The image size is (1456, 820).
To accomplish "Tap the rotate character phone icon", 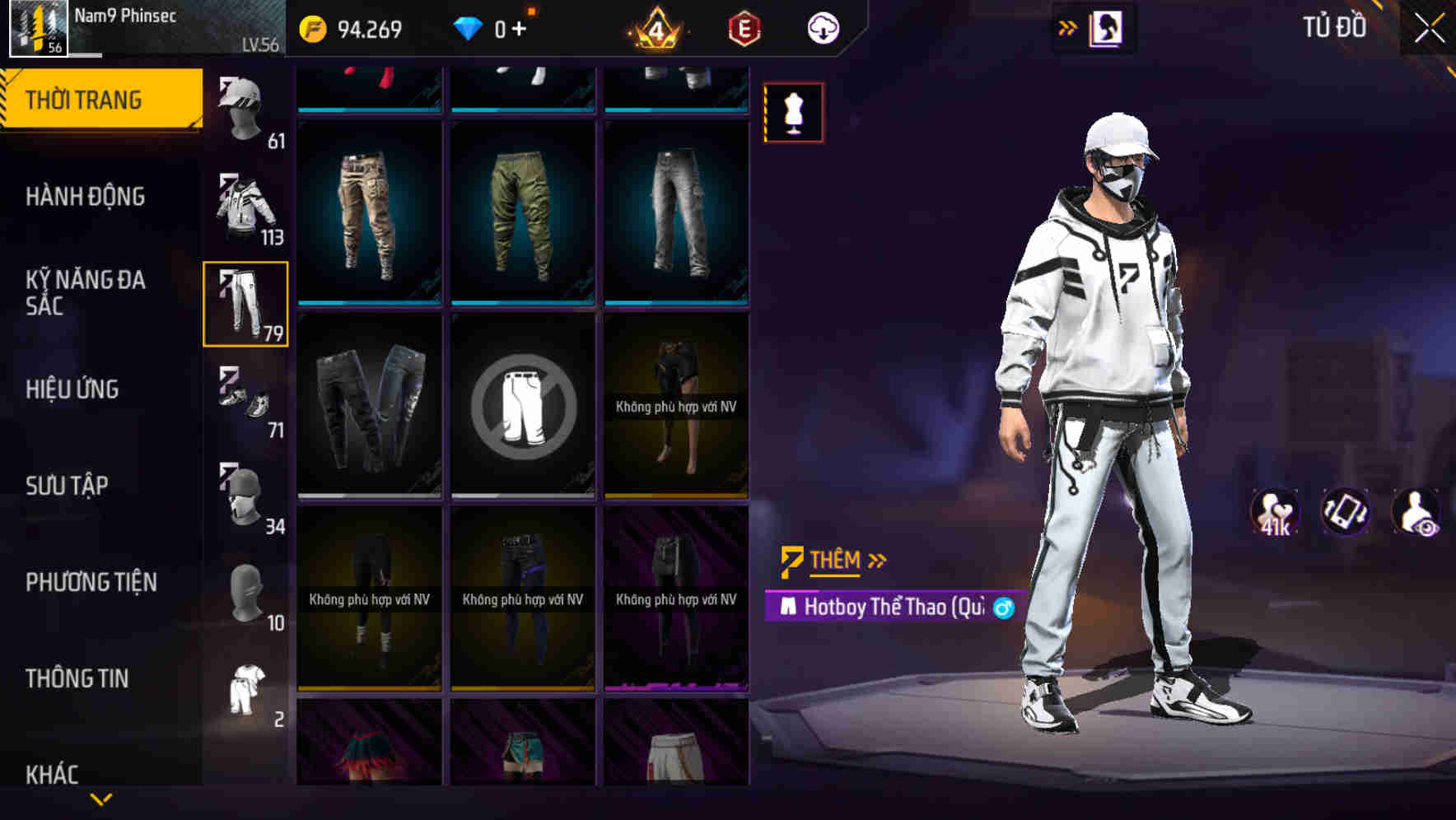I will [x=1346, y=512].
